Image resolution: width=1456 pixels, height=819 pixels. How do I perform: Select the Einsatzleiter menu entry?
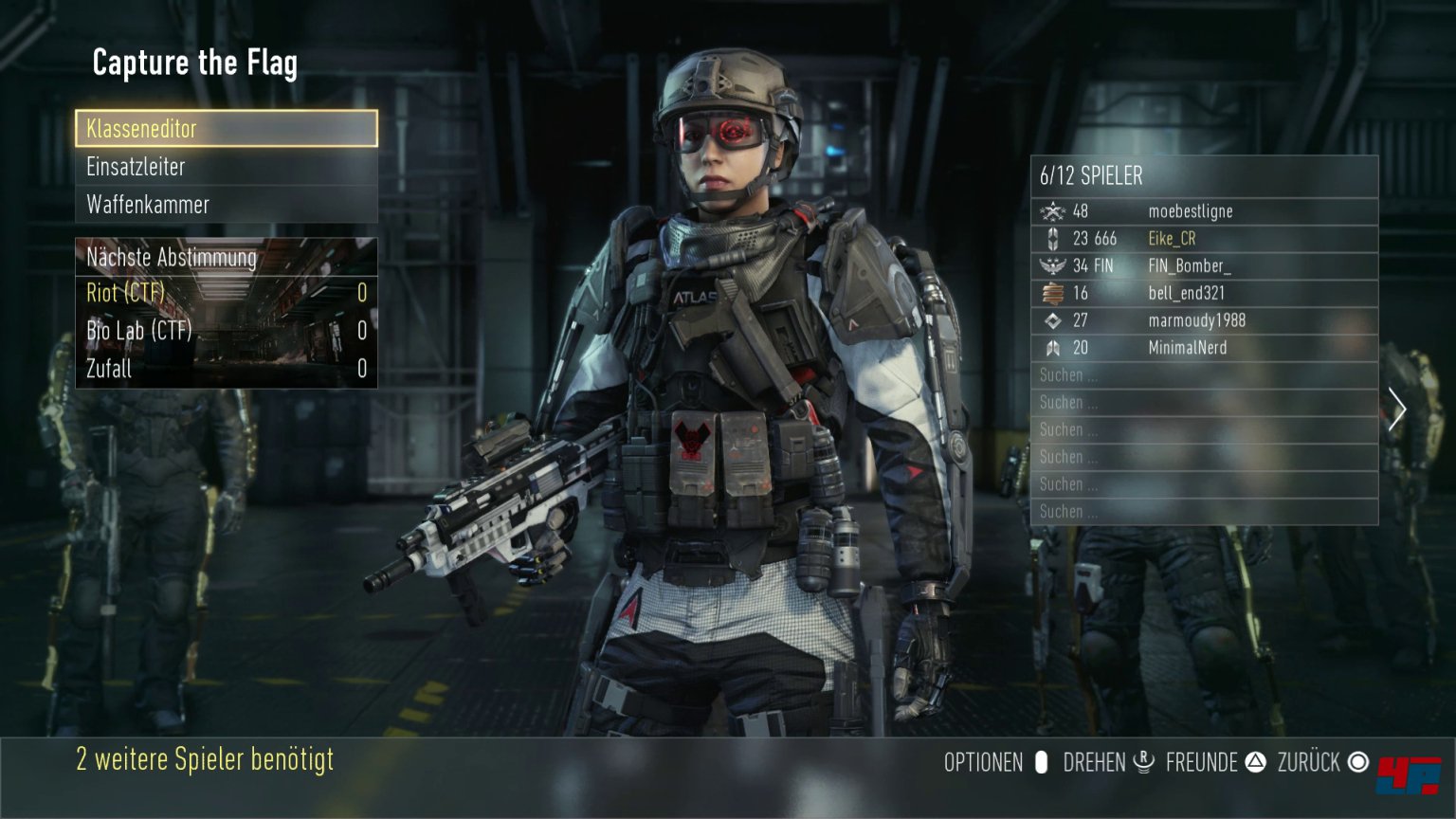point(227,167)
